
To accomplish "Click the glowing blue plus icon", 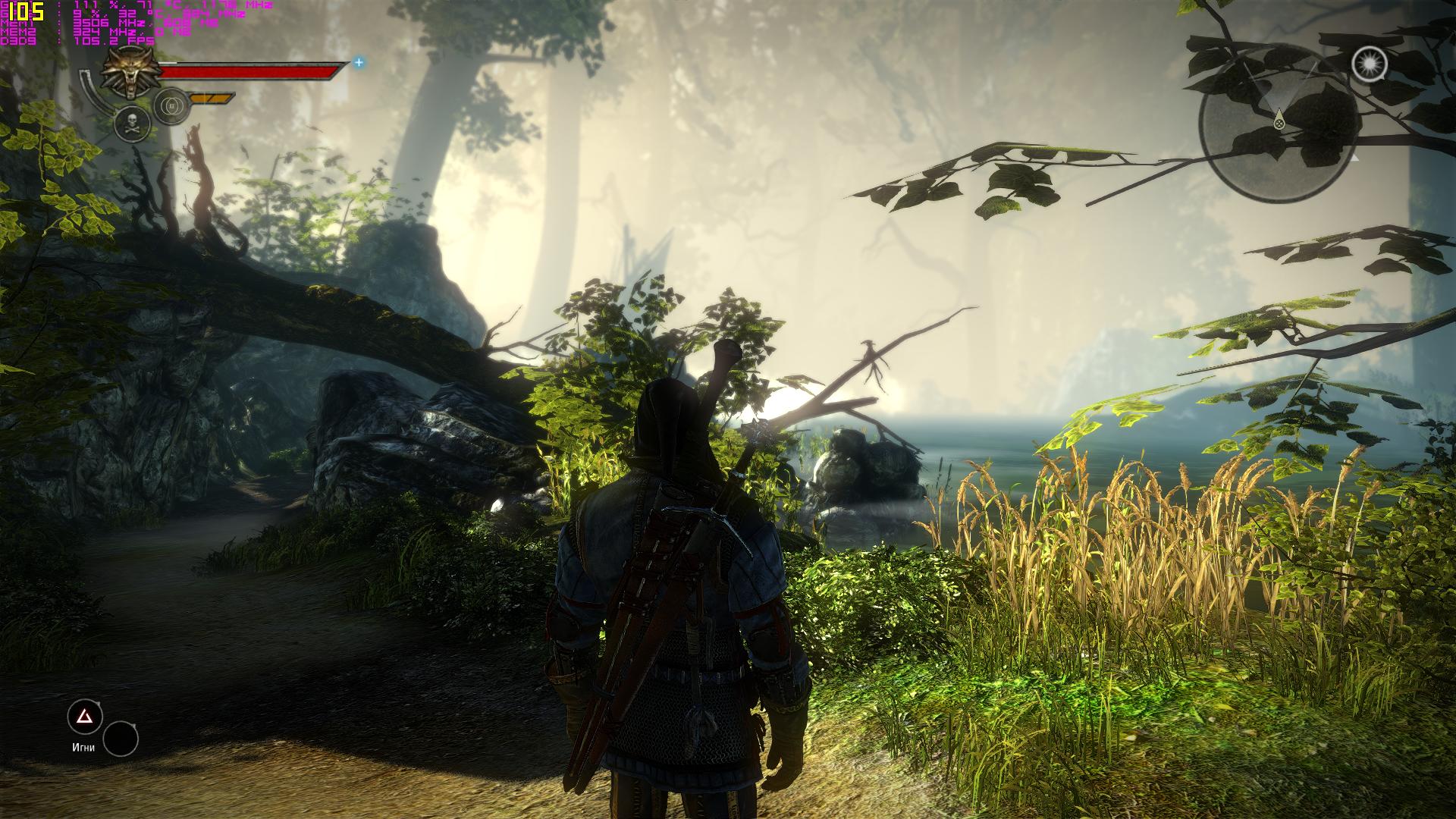I will [359, 63].
